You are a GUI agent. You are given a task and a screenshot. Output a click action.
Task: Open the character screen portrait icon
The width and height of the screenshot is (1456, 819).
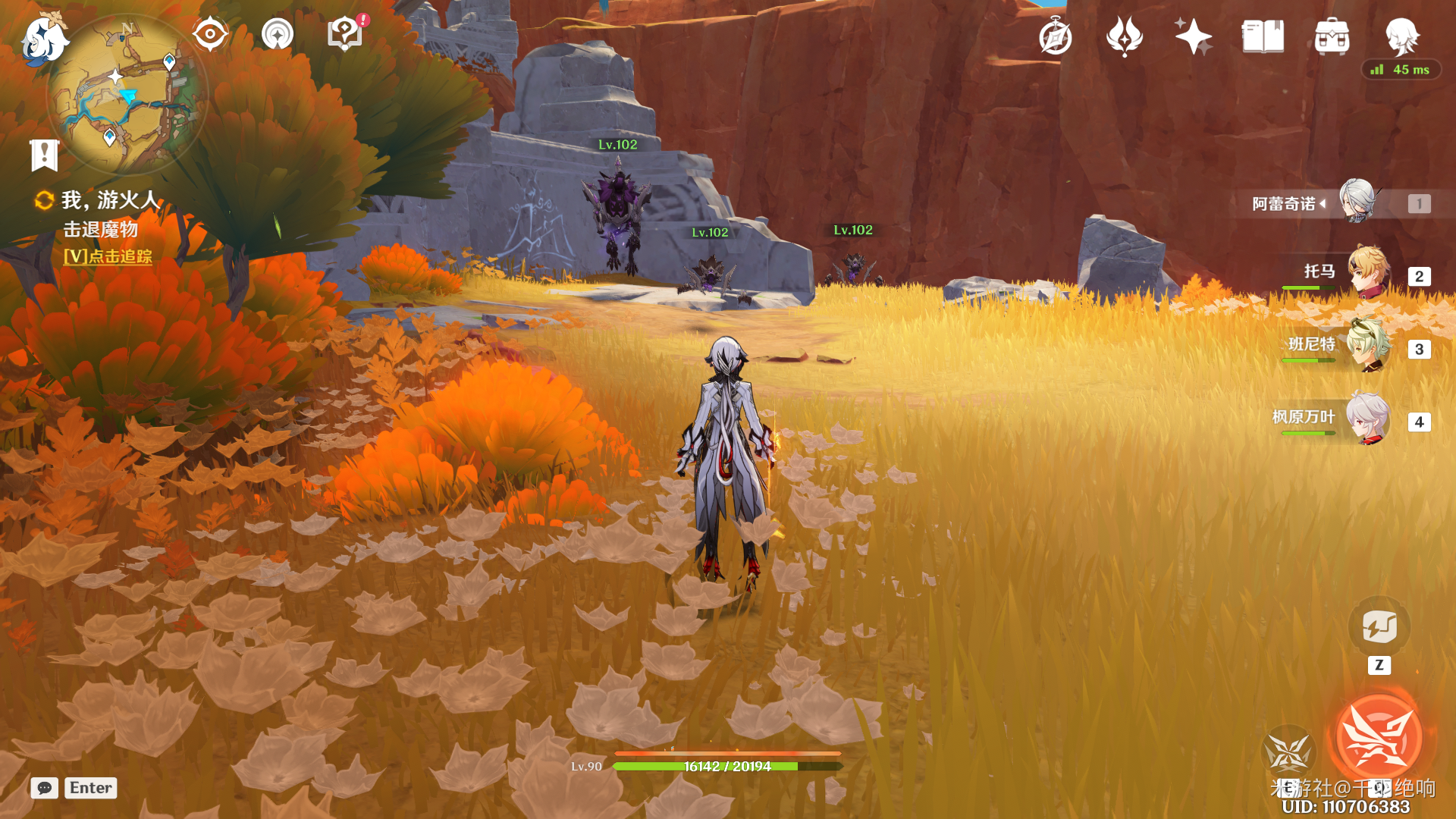coord(1401,36)
